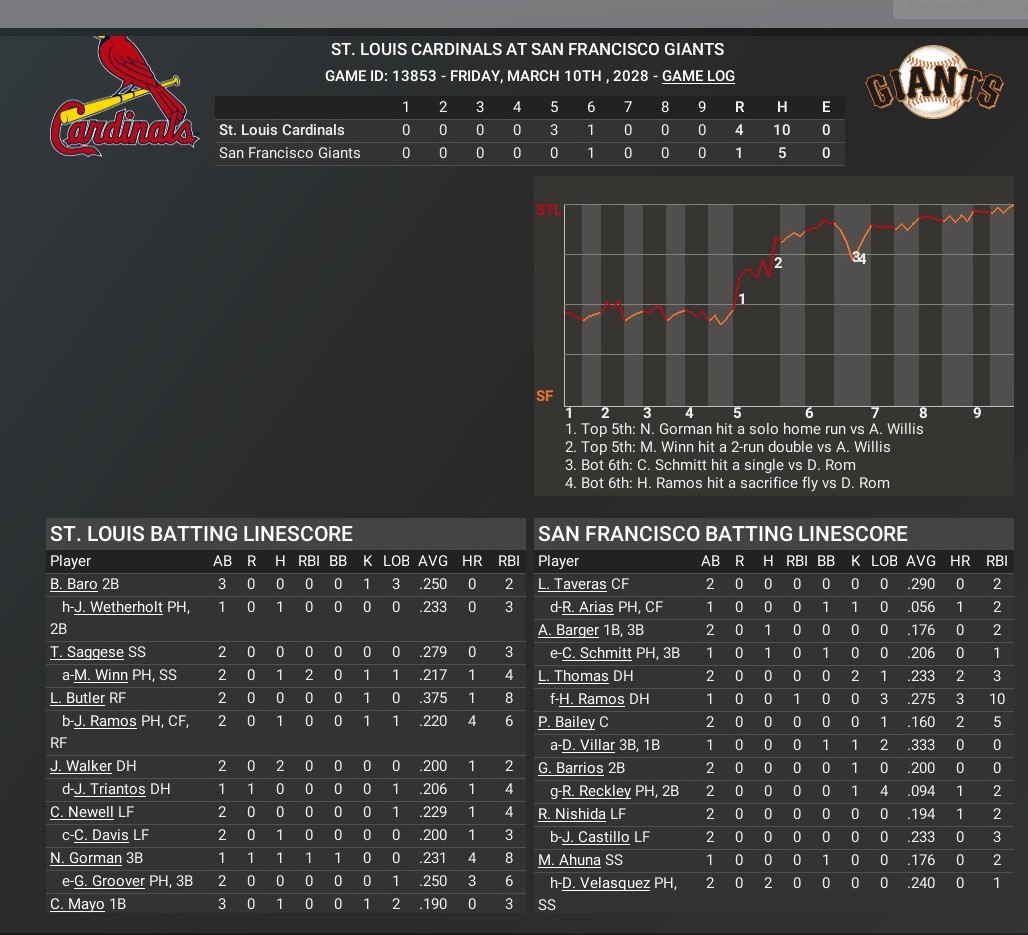1028x935 pixels.
Task: Open R. Nishida's player profile
Action: click(x=572, y=814)
